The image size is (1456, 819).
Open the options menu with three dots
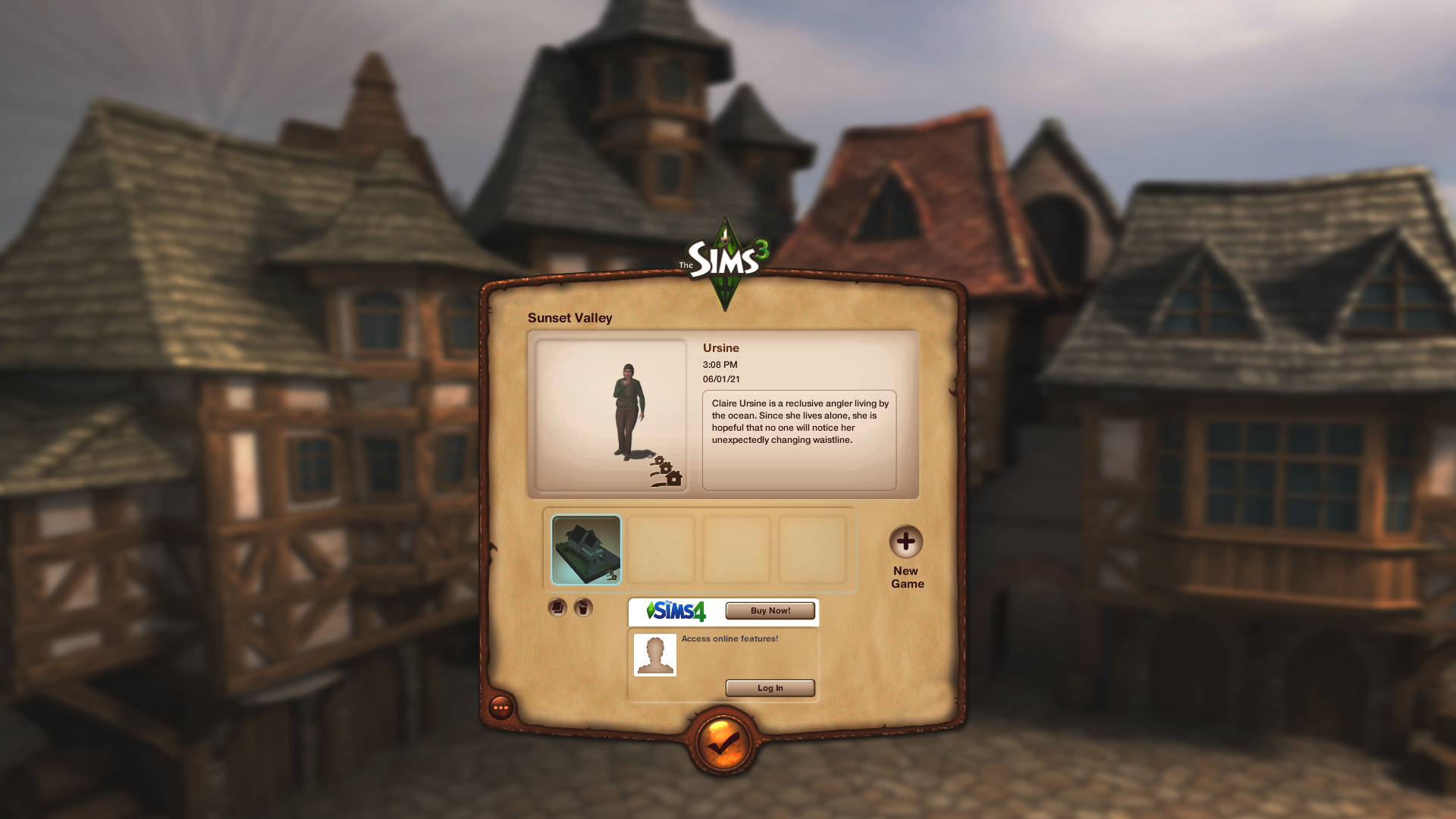click(501, 708)
